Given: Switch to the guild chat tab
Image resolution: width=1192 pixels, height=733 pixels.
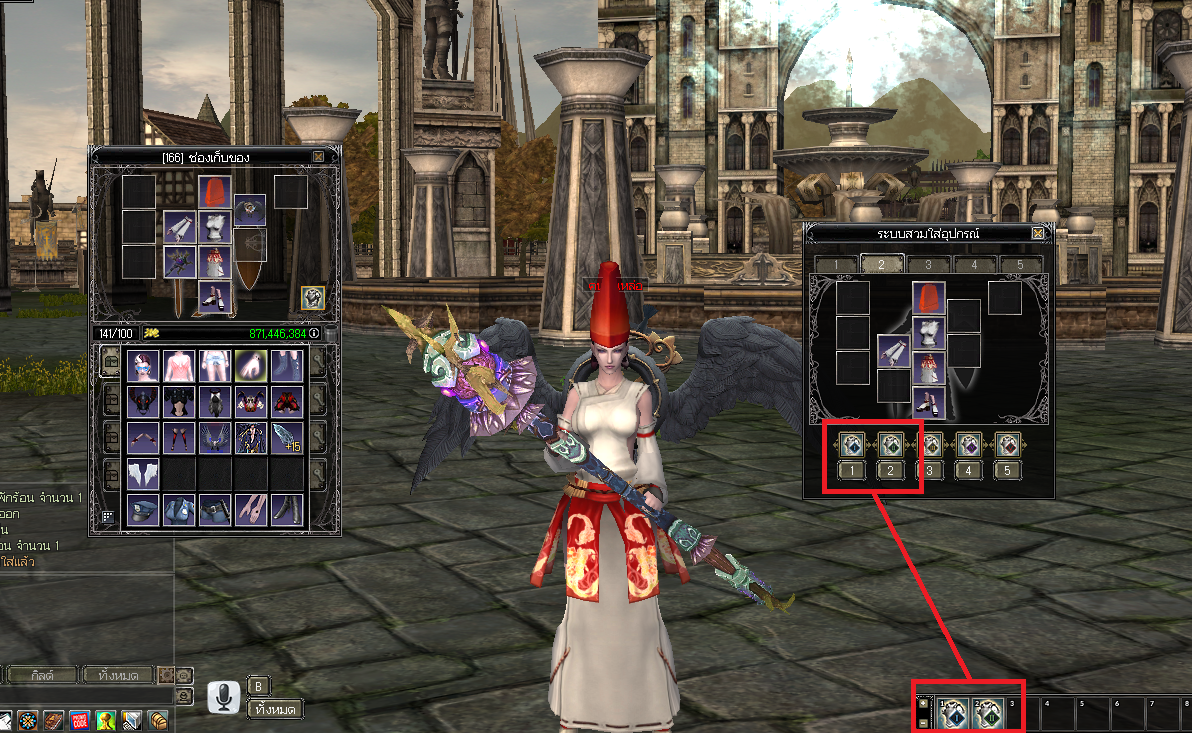Looking at the screenshot, I should [x=41, y=675].
